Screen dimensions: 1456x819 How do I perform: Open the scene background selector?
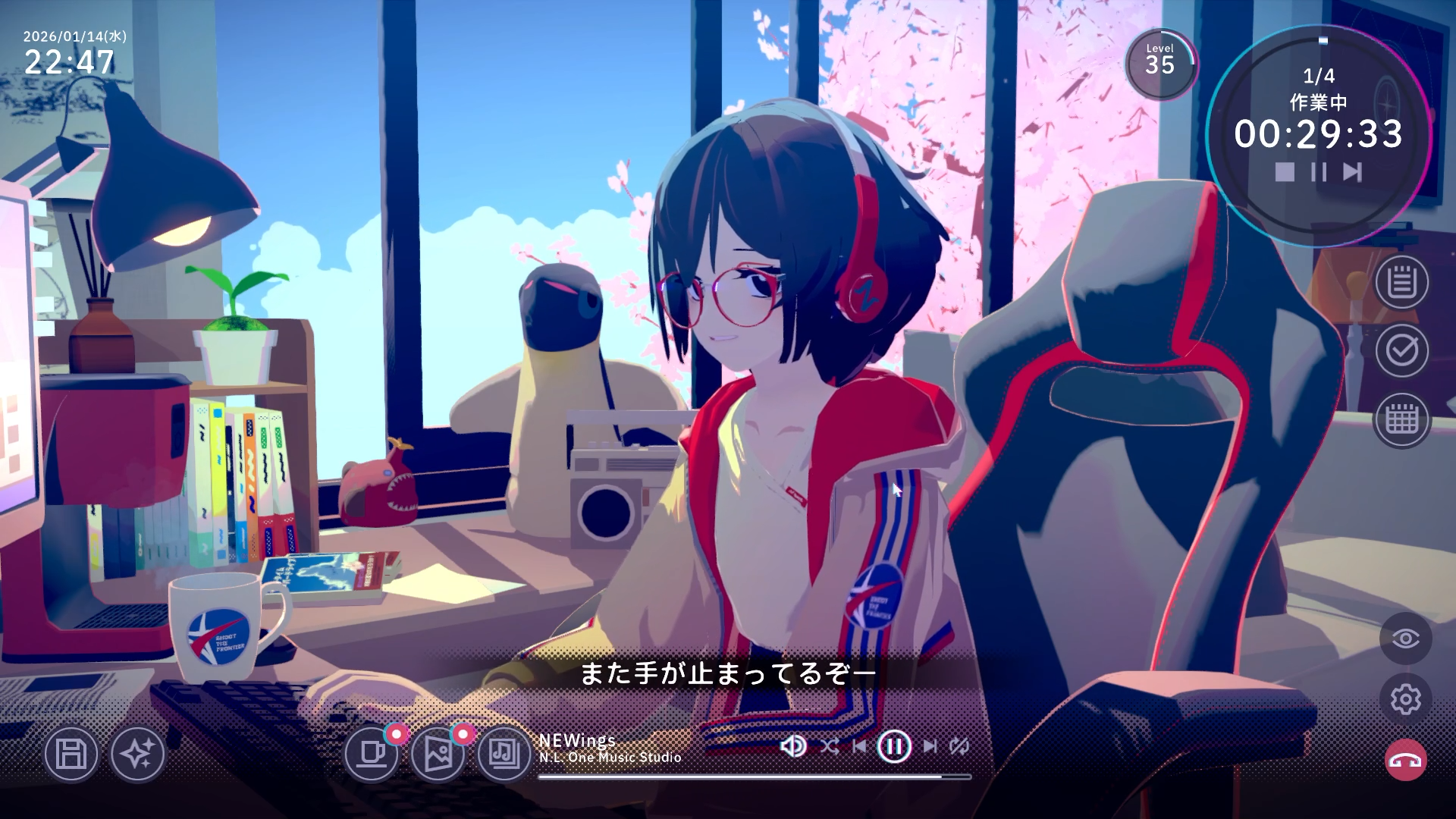(441, 755)
